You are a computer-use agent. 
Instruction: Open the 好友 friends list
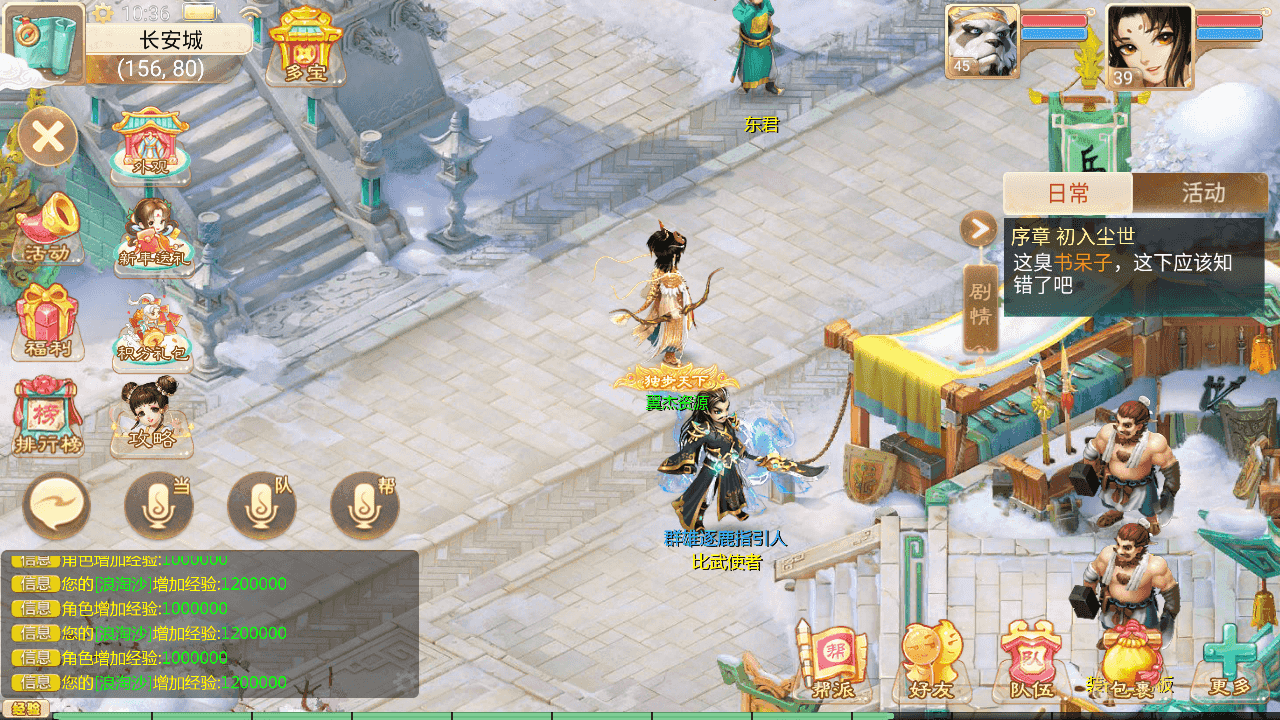[931, 660]
